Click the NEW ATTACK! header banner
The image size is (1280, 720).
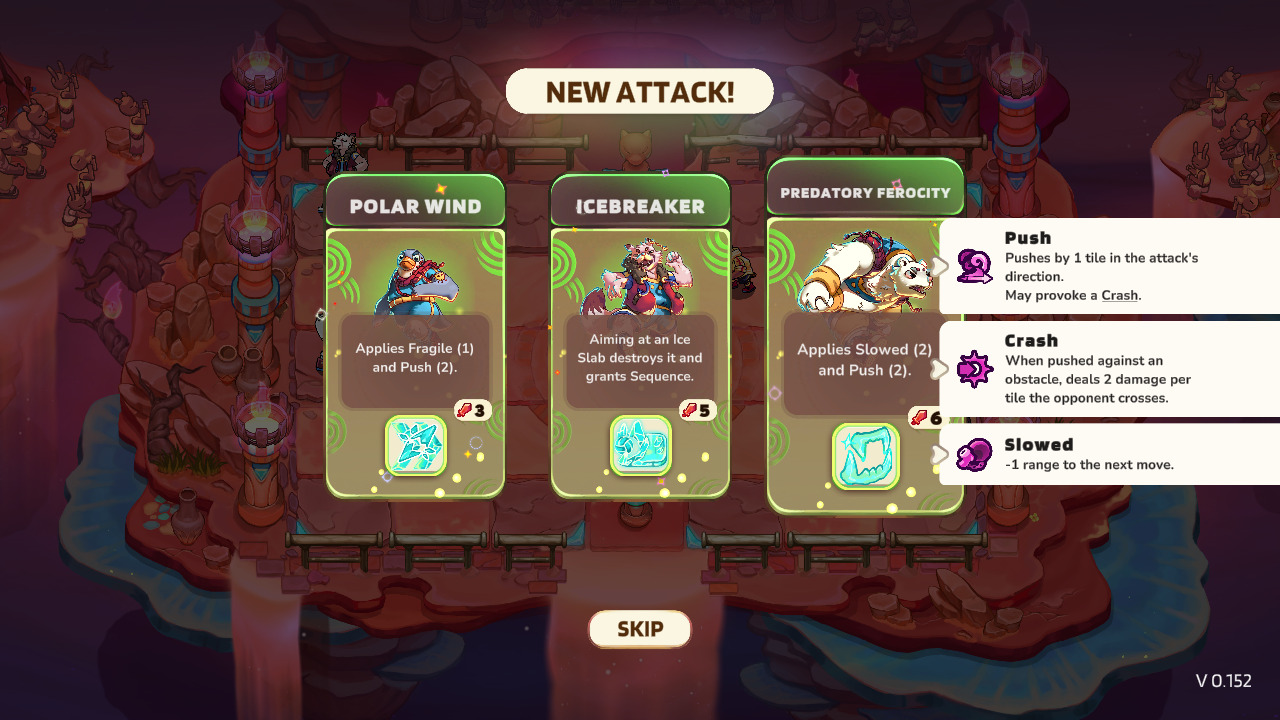point(639,91)
